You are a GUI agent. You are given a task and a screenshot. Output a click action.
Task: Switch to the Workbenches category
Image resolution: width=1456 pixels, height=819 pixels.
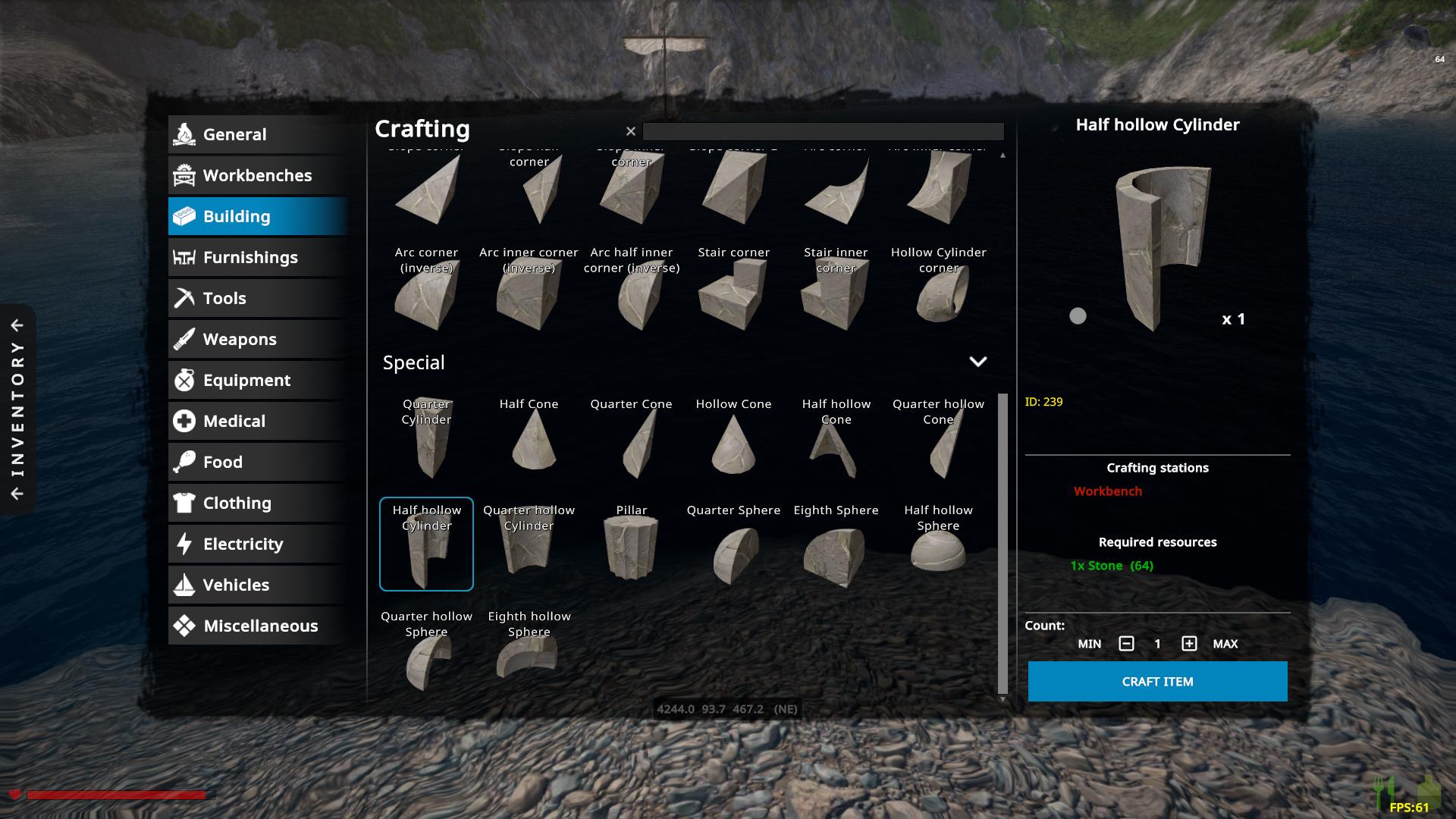(x=257, y=175)
